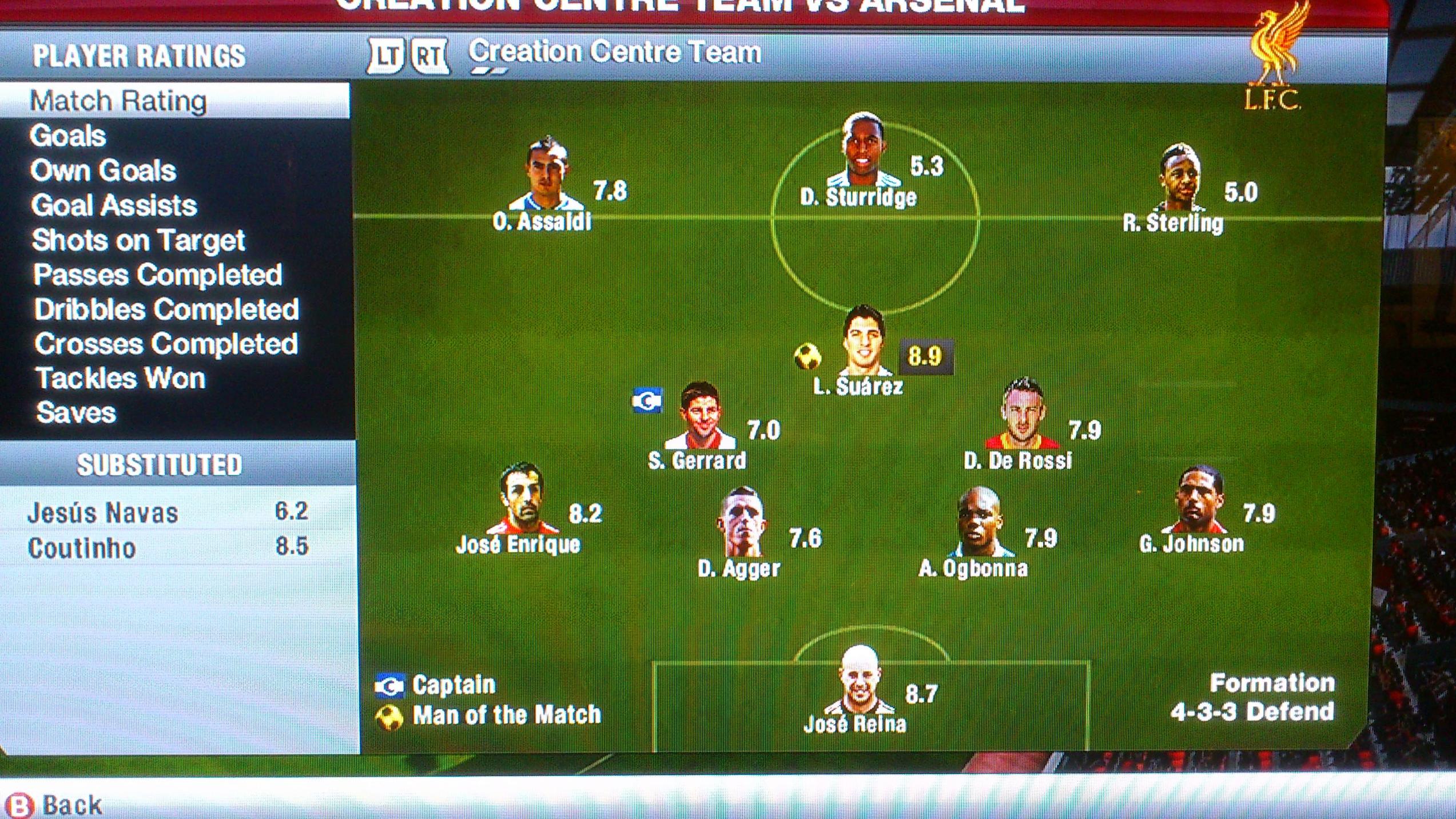Viewport: 1456px width, 819px height.
Task: Open the Tackles Won stat
Action: coord(121,379)
